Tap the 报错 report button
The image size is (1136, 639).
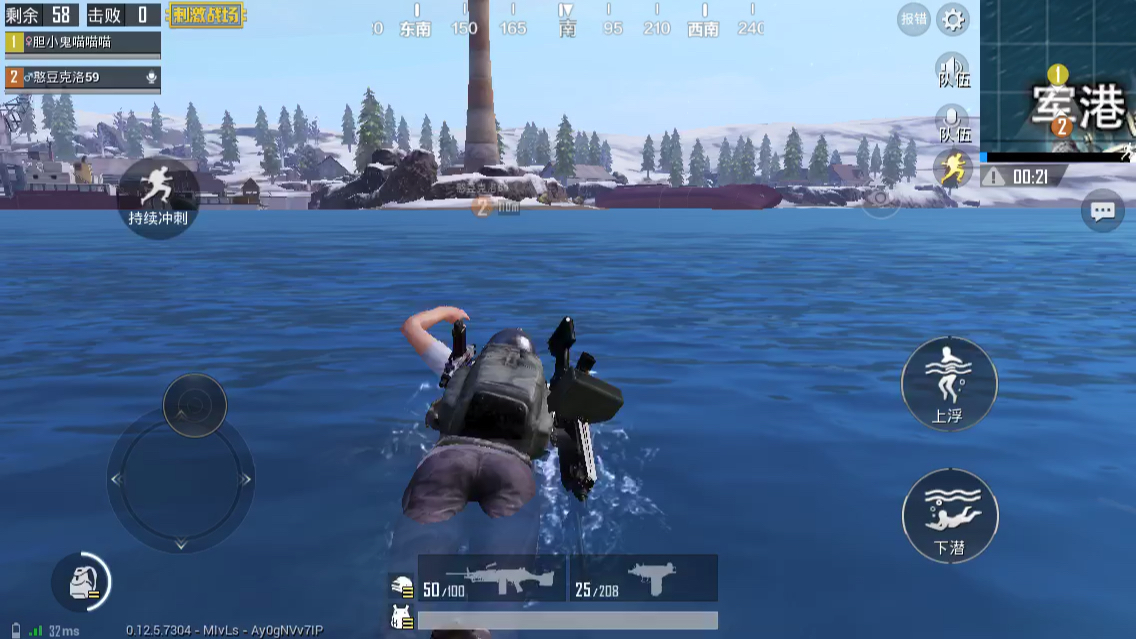point(914,19)
